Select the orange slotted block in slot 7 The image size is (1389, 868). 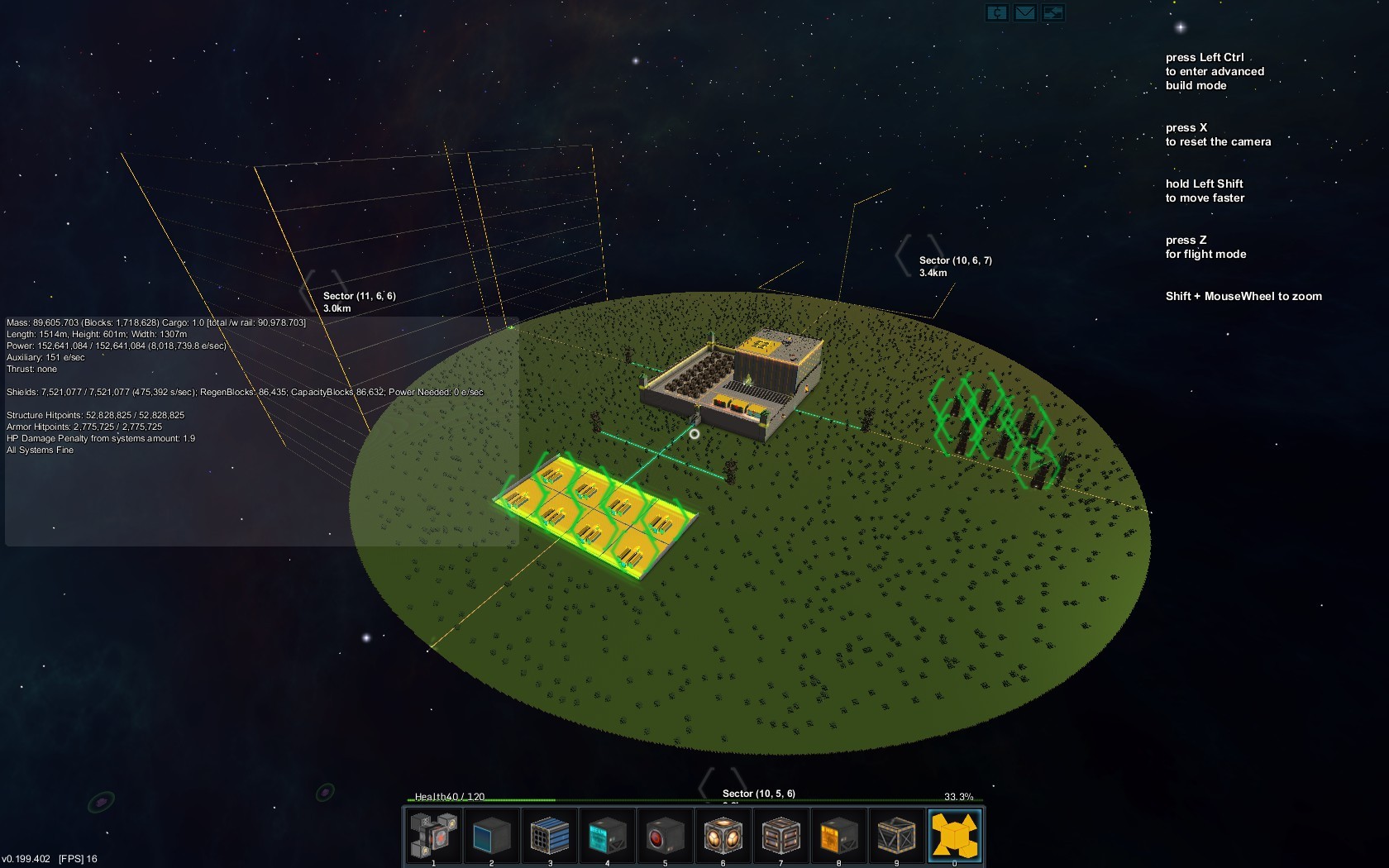pos(781,835)
